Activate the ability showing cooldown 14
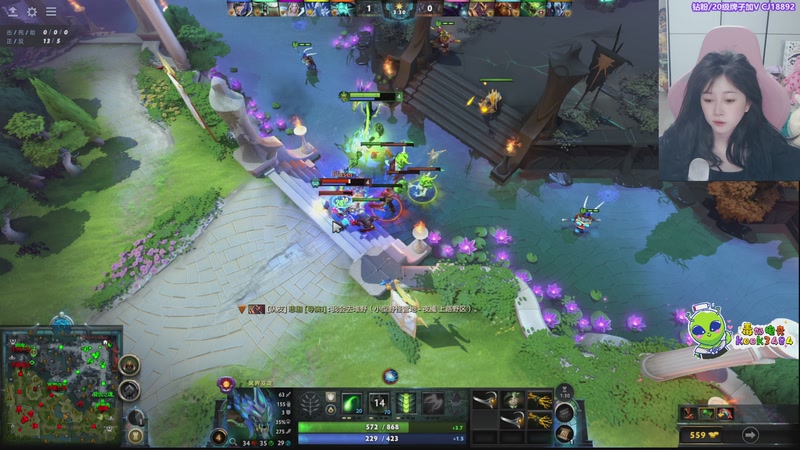800x450 pixels. (x=379, y=403)
